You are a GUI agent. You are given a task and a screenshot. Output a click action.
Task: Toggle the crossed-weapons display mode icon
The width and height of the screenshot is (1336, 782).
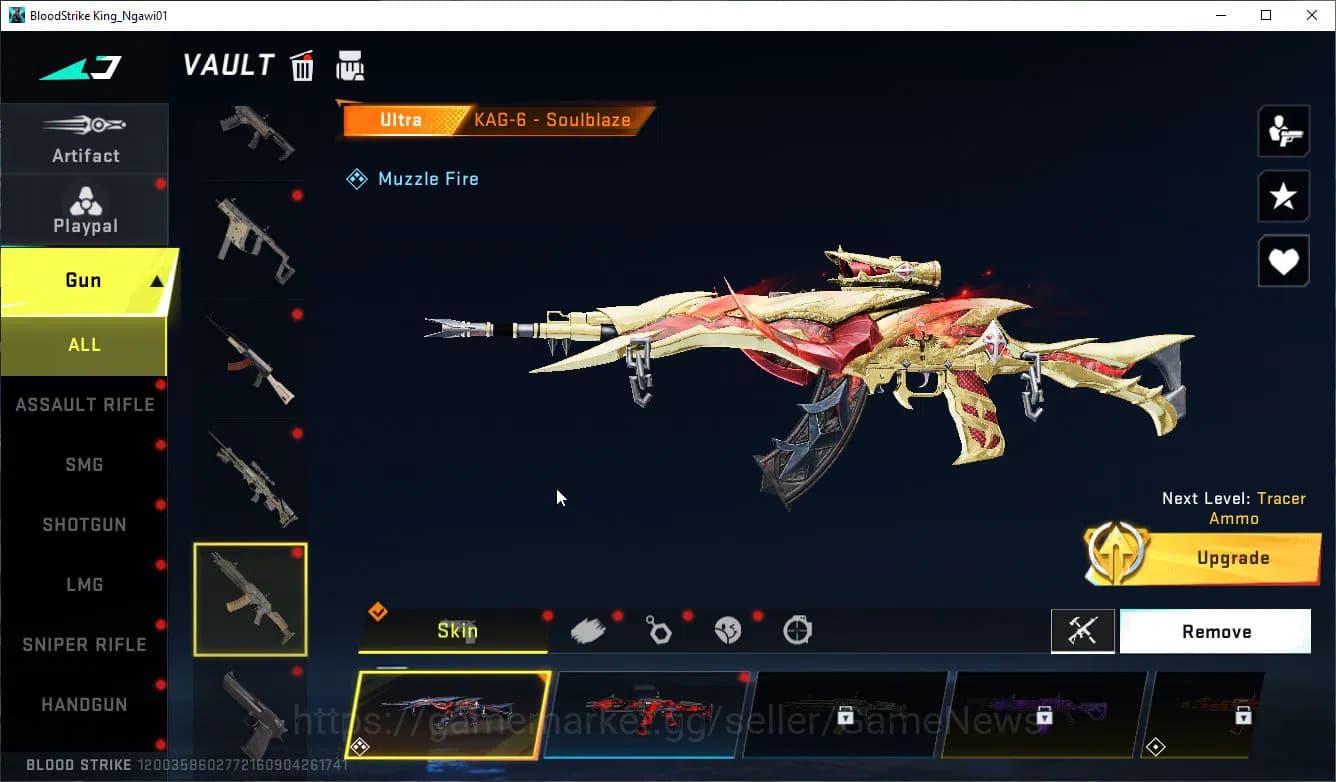click(x=1083, y=631)
